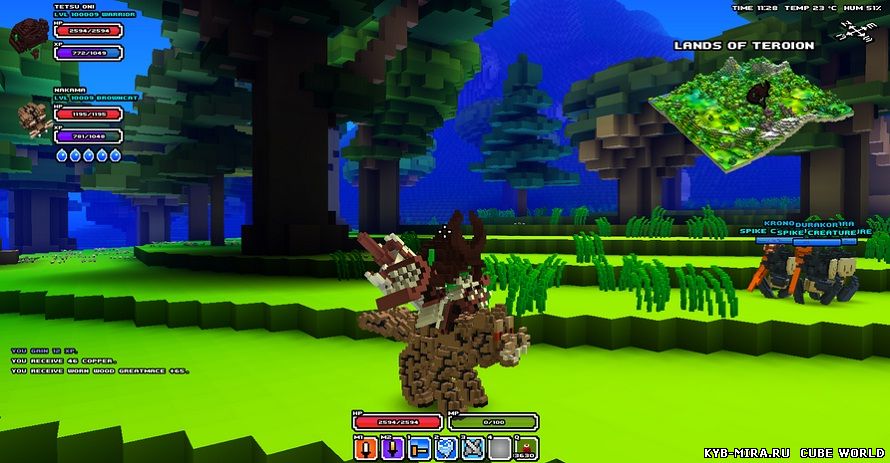890x463 pixels.
Task: Select the M1 orange sword attack slot
Action: pos(364,448)
